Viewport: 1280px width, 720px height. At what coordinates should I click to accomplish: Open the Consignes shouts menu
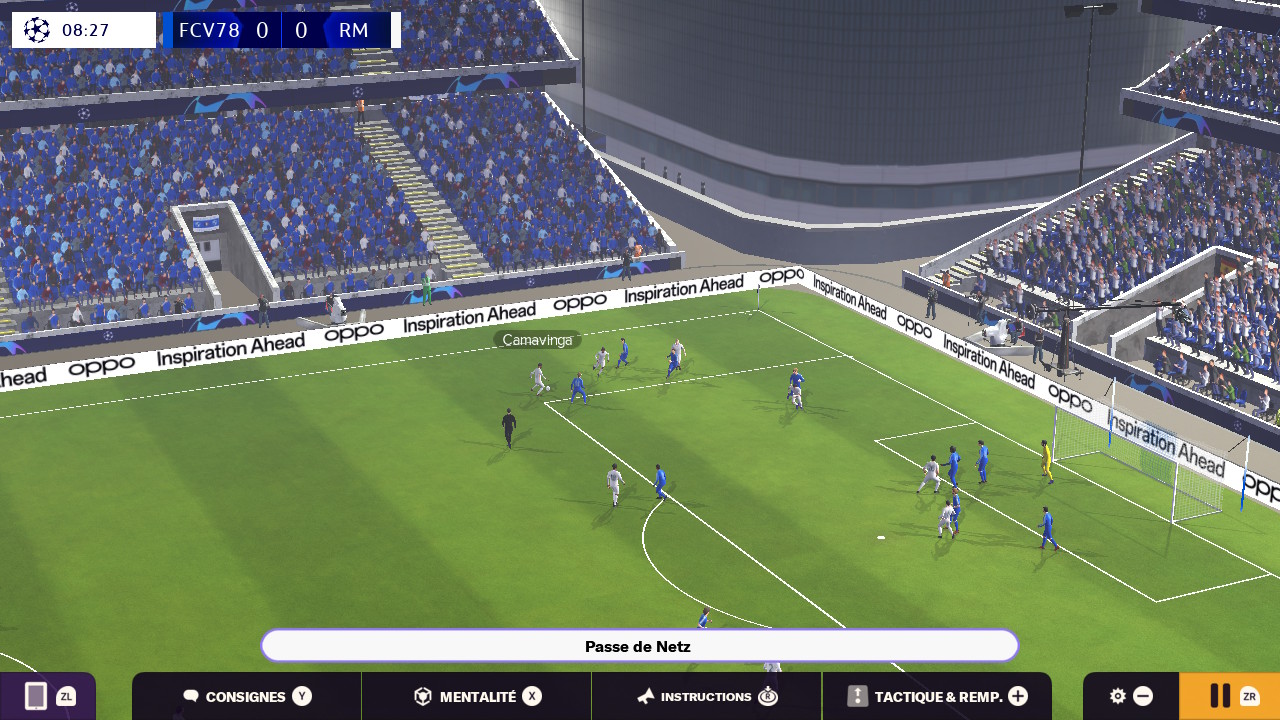click(x=247, y=696)
